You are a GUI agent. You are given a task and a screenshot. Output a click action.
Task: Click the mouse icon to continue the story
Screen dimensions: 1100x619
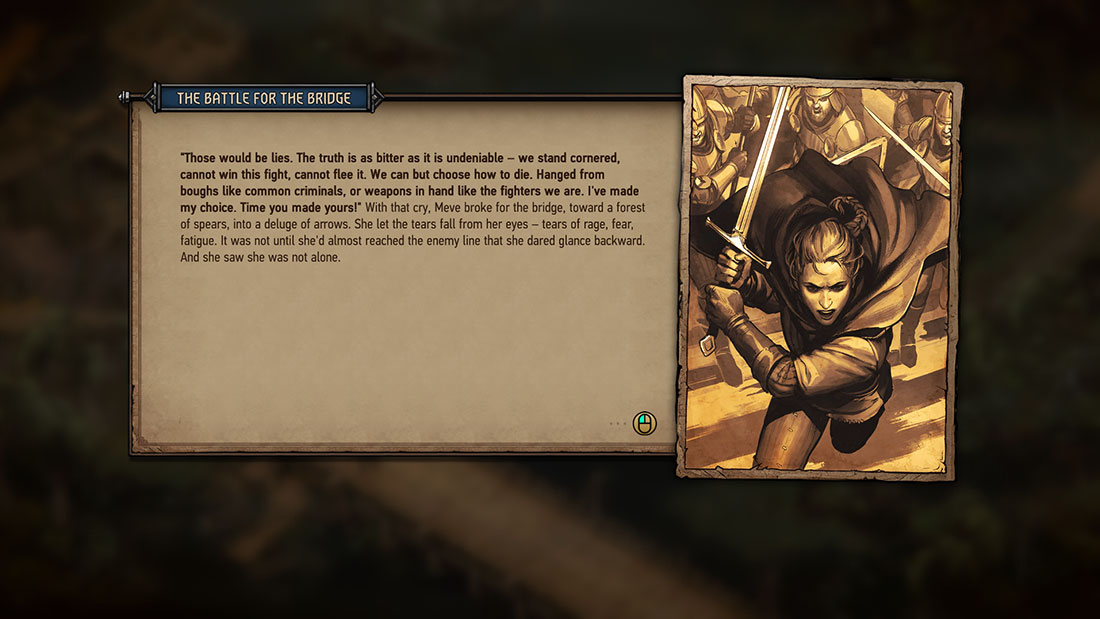pyautogui.click(x=645, y=424)
